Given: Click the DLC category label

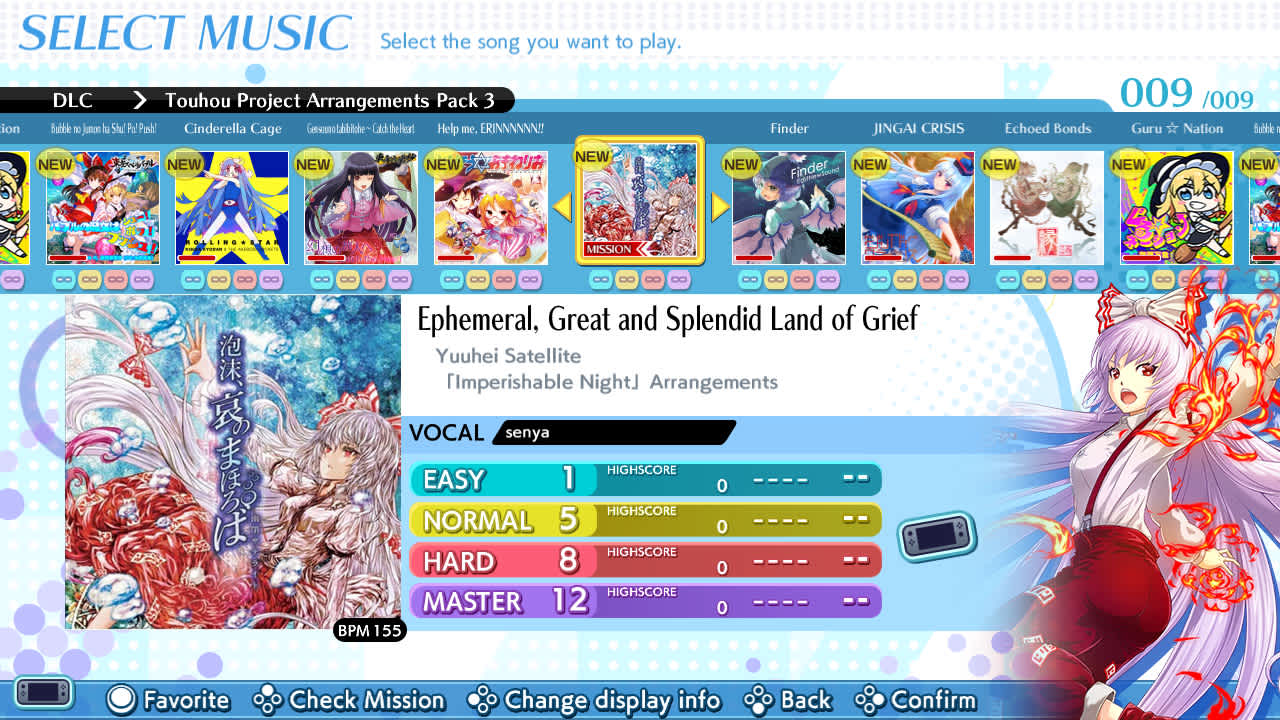Looking at the screenshot, I should [73, 100].
